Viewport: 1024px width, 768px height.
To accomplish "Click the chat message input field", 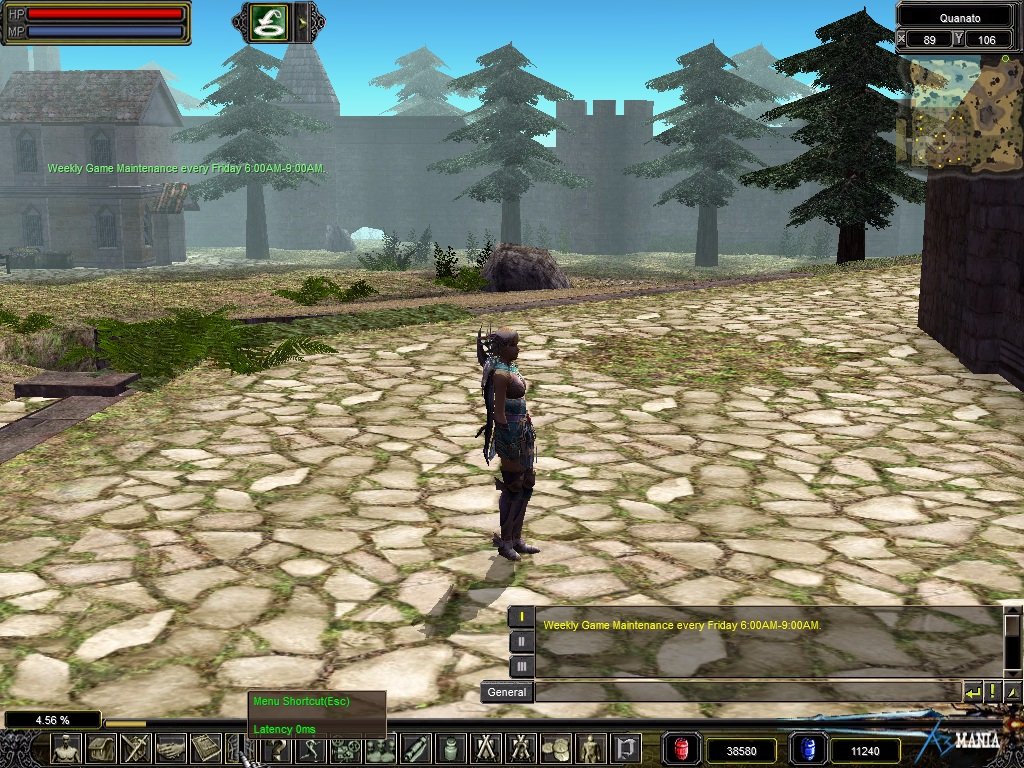I will click(747, 691).
